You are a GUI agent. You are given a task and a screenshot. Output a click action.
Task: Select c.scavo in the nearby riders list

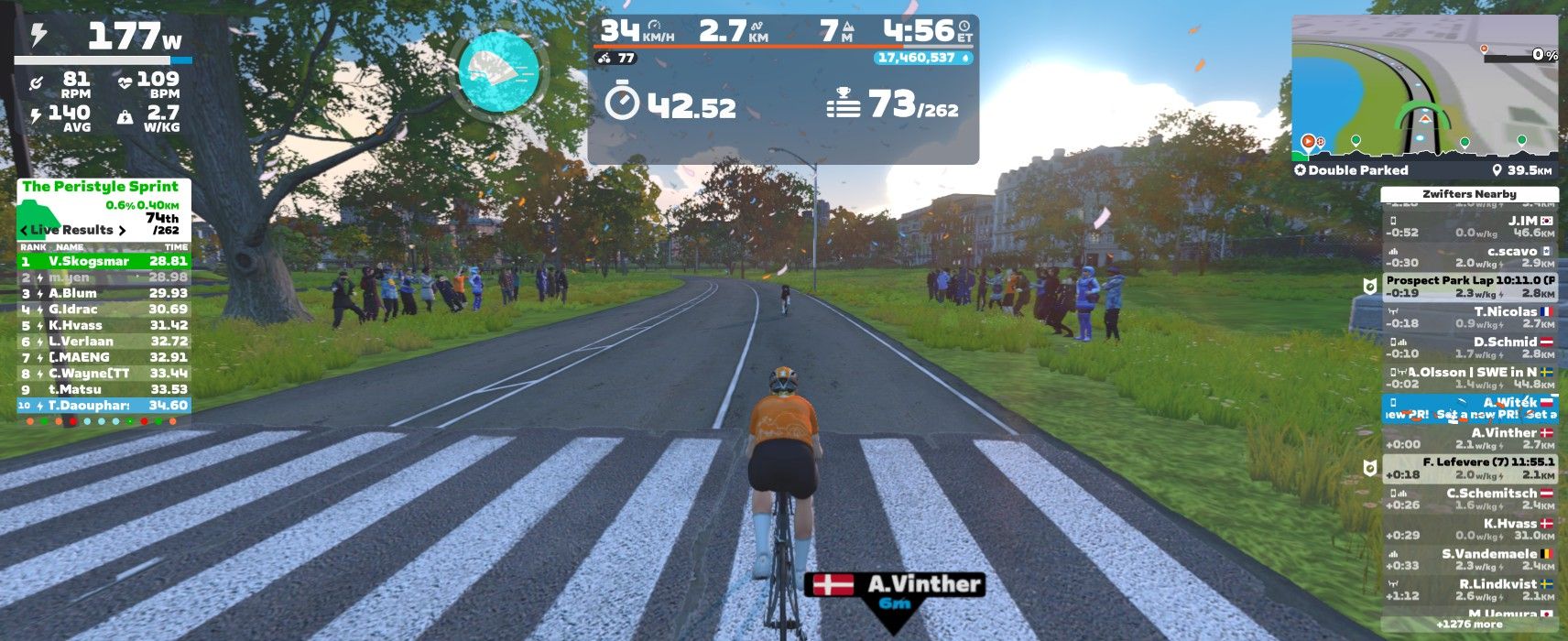(1469, 256)
